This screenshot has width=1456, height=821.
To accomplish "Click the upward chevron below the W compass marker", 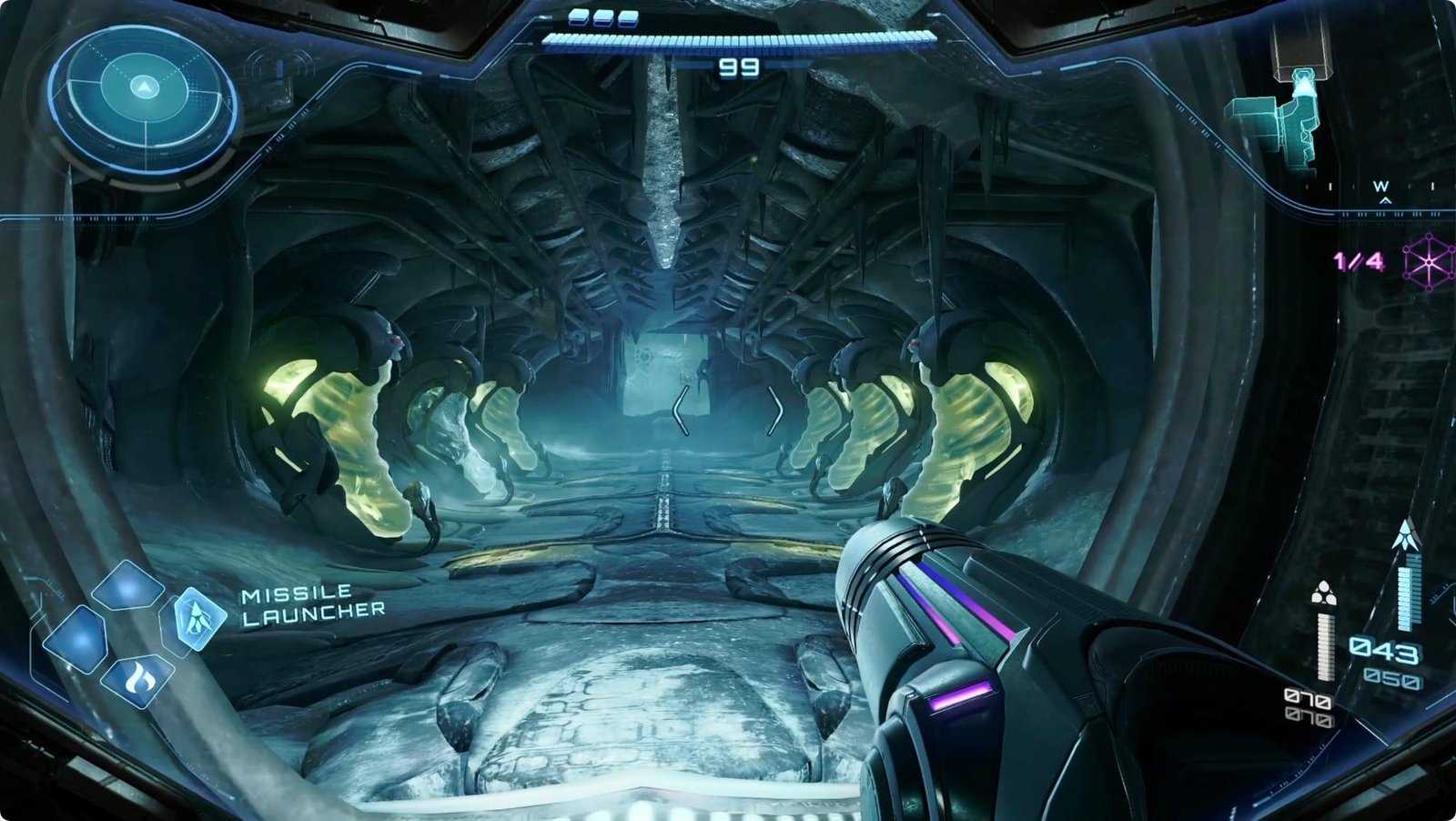I will coord(1385,200).
